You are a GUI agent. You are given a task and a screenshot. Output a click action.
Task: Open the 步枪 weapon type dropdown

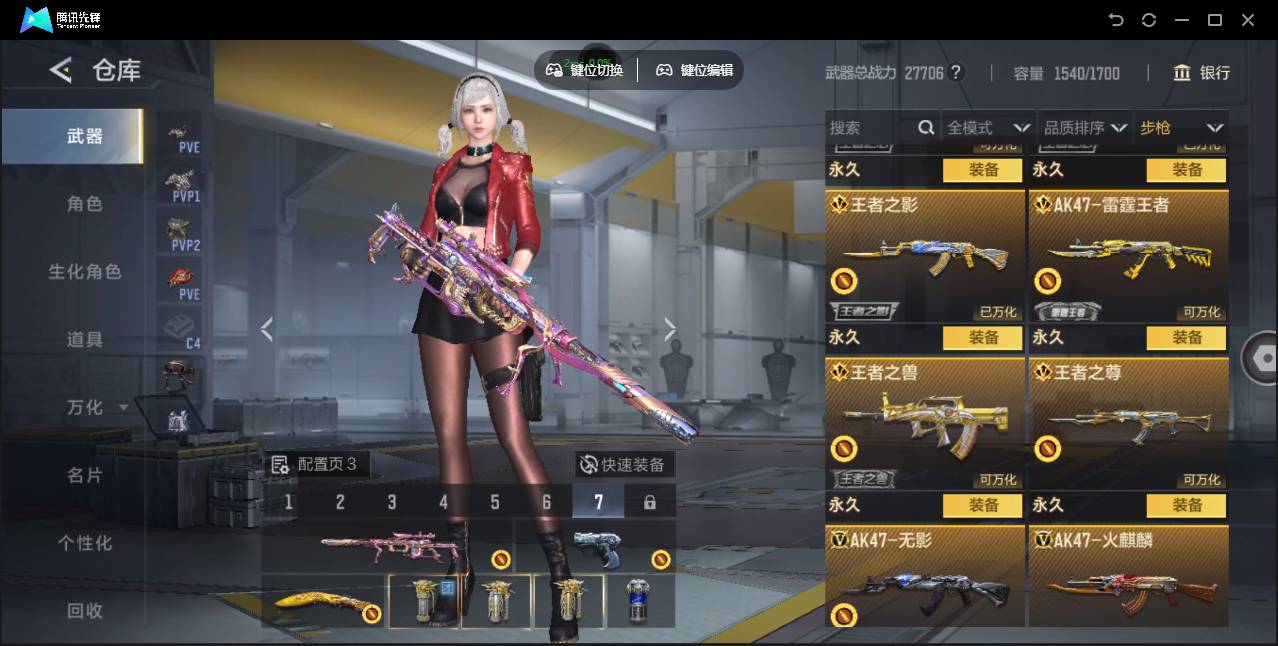point(1181,128)
